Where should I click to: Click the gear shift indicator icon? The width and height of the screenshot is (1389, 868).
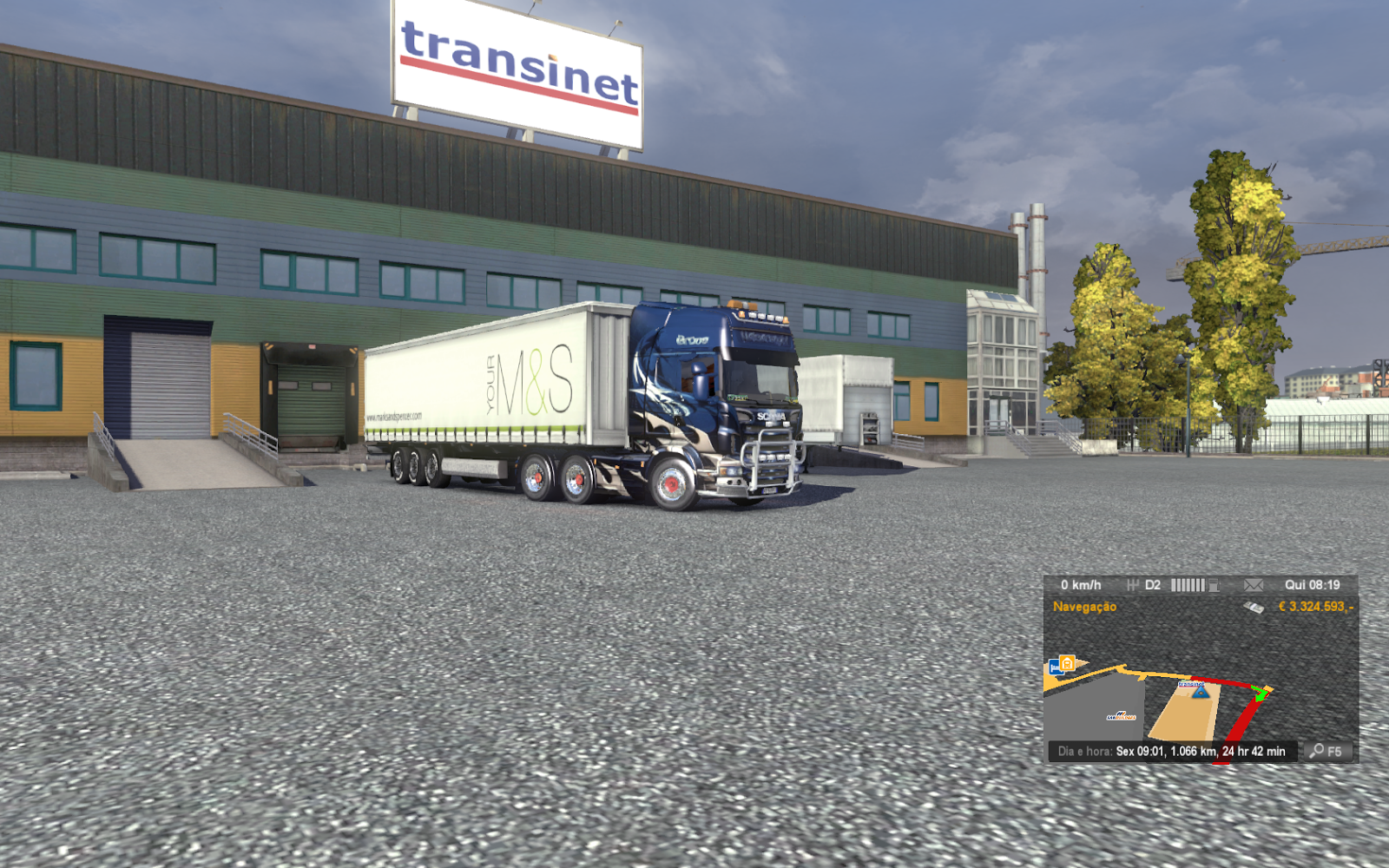[1134, 584]
